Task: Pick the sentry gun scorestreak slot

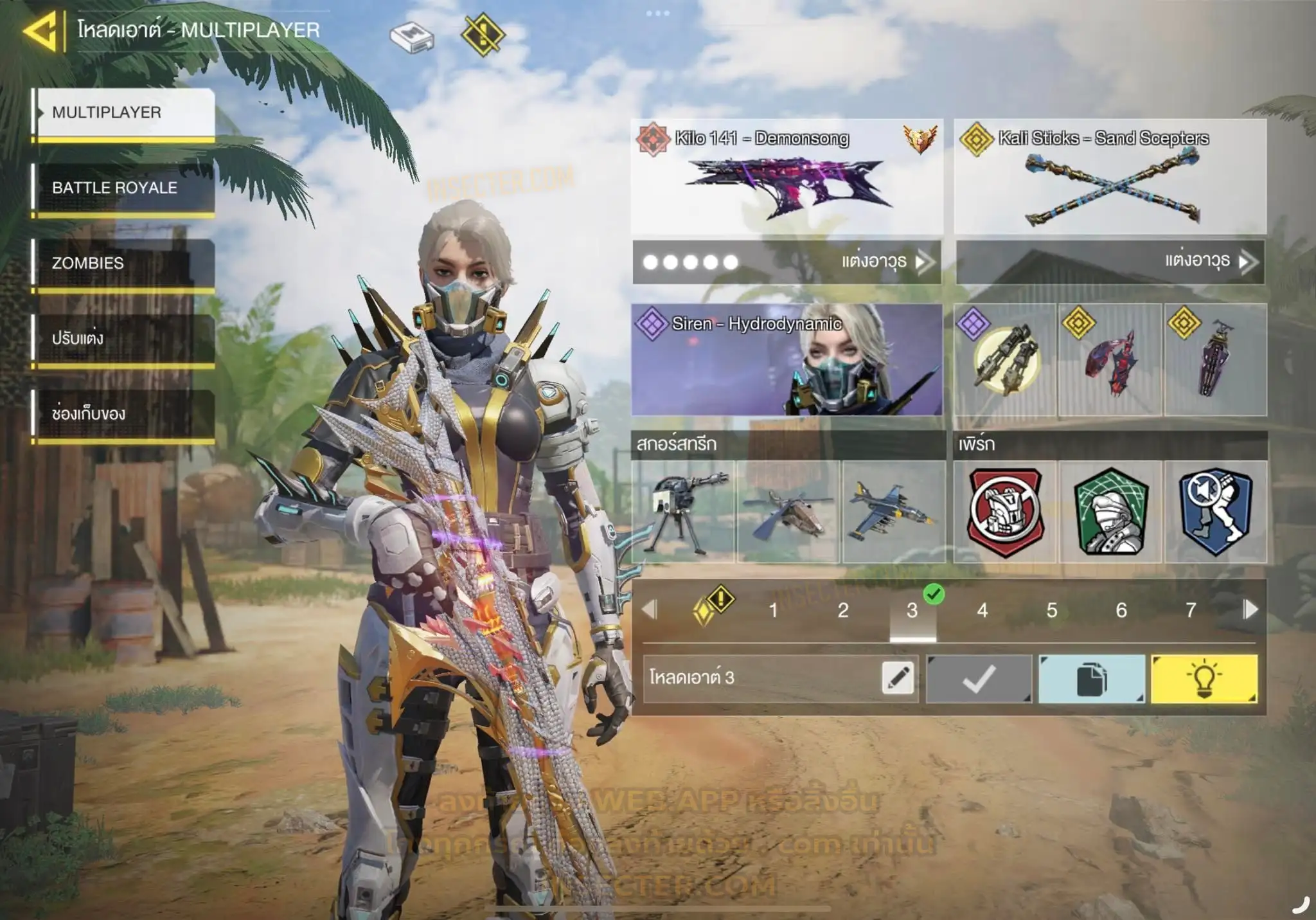Action: pos(683,512)
